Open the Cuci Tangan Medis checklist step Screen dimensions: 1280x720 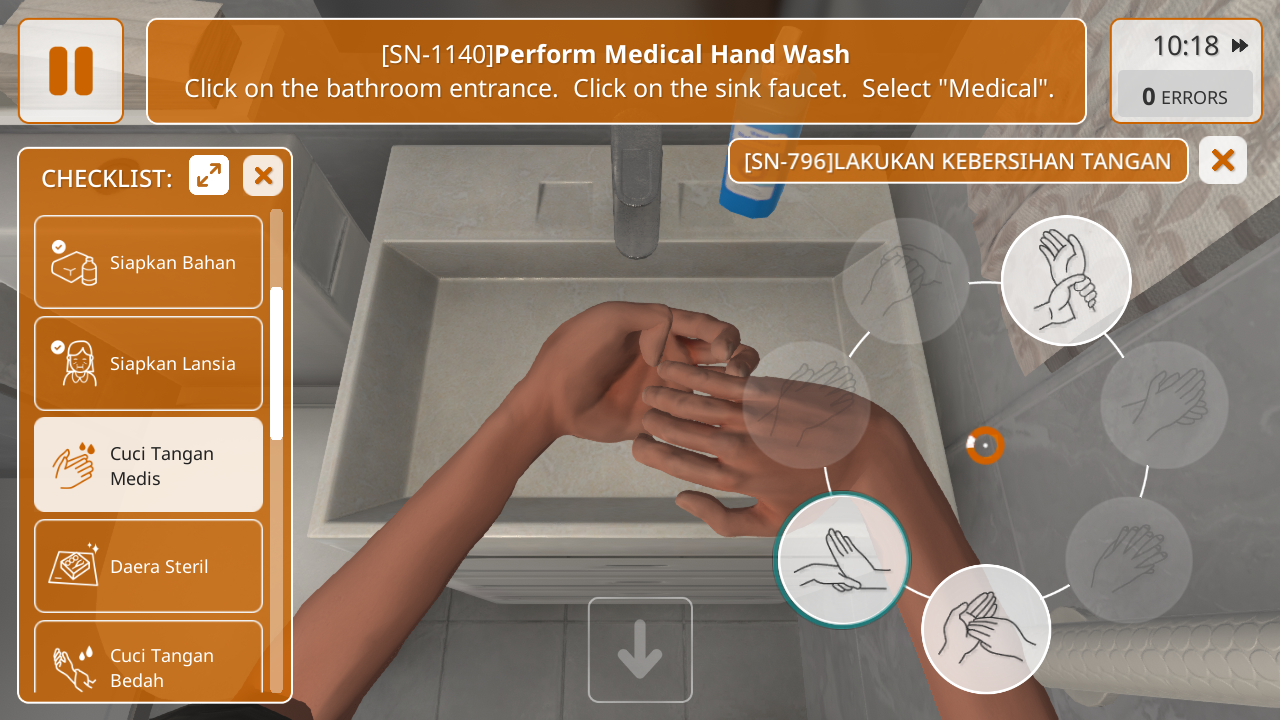[x=148, y=465]
